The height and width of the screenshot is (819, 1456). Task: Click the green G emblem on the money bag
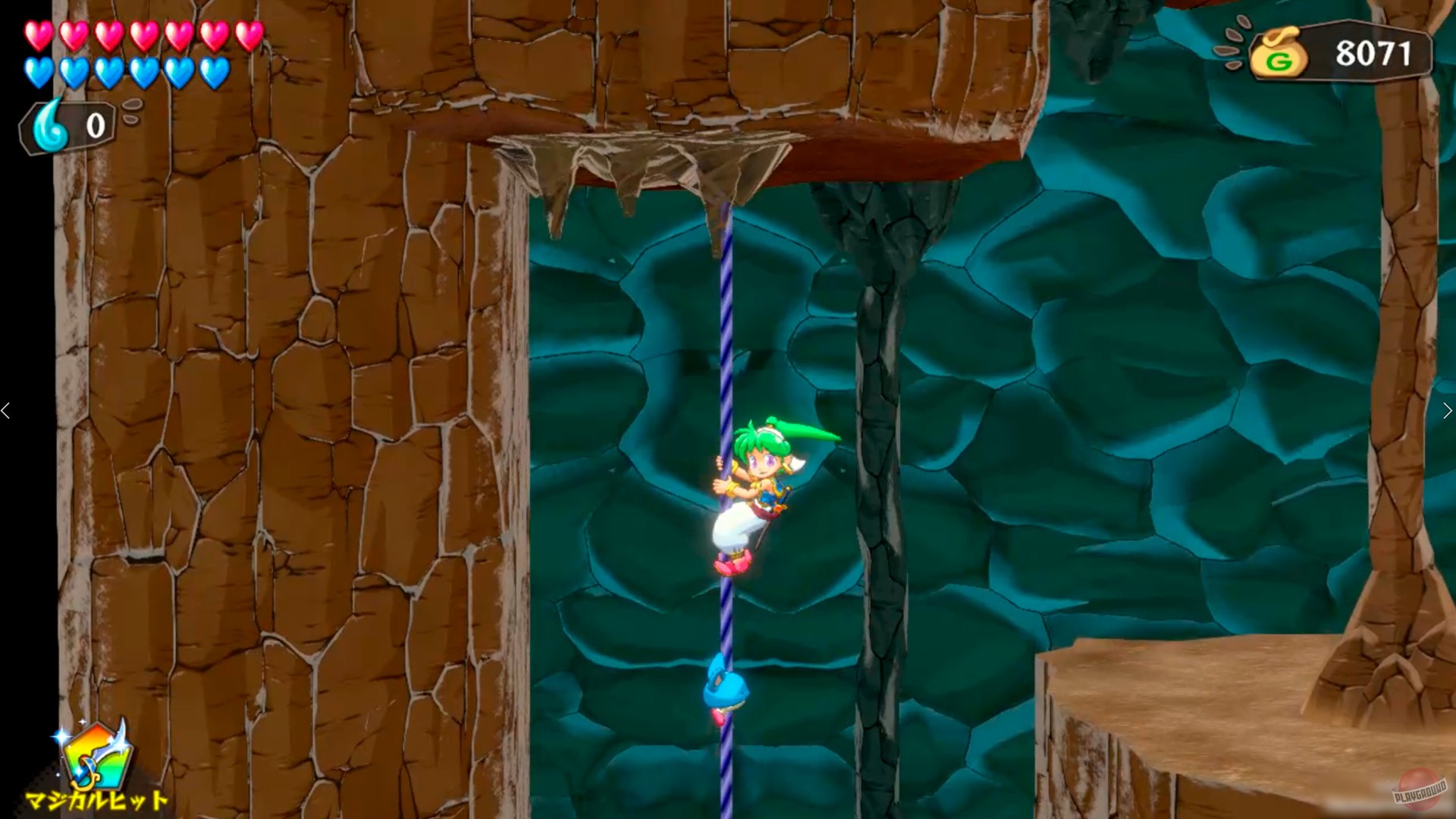[1279, 61]
